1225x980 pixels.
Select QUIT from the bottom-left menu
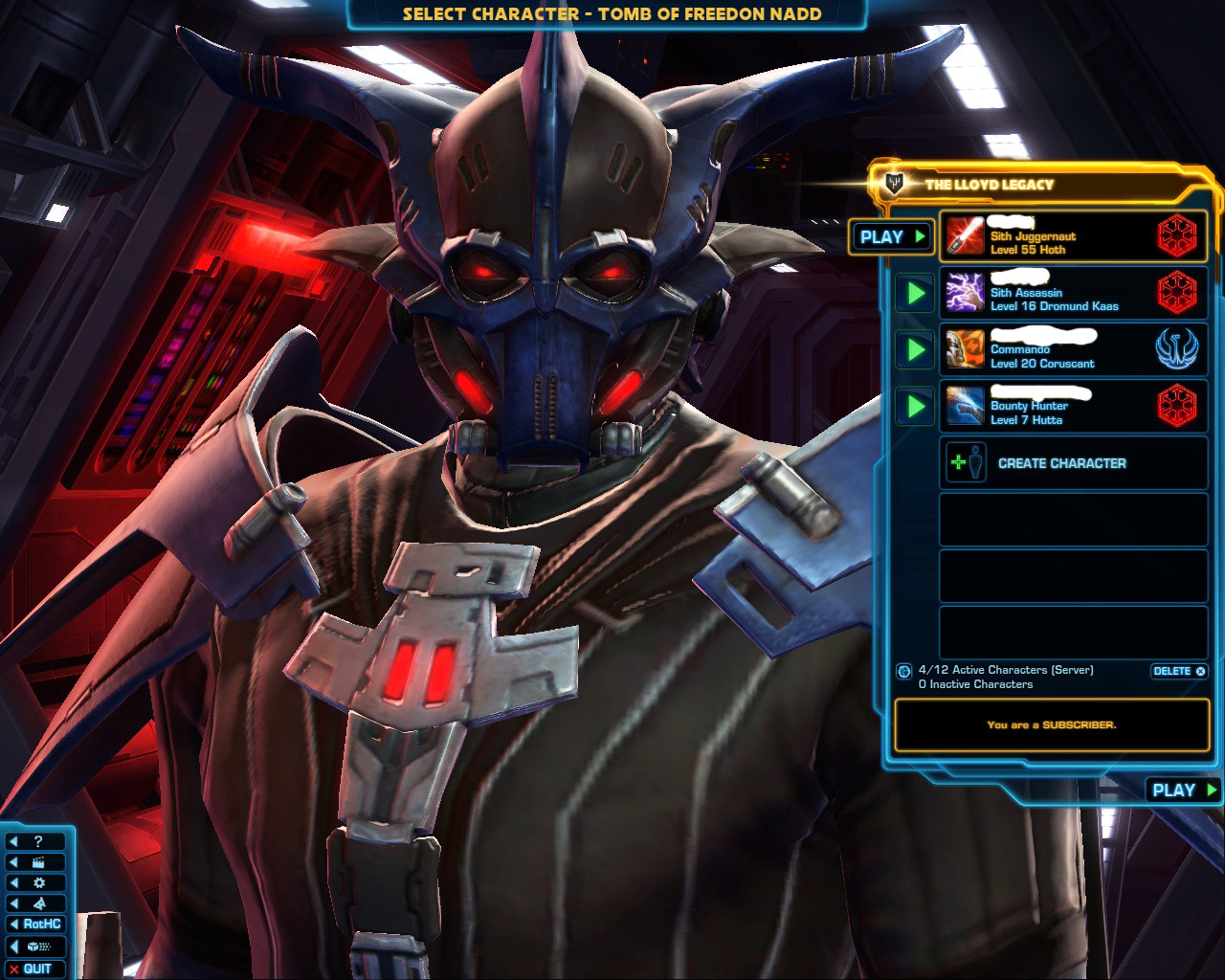point(36,967)
